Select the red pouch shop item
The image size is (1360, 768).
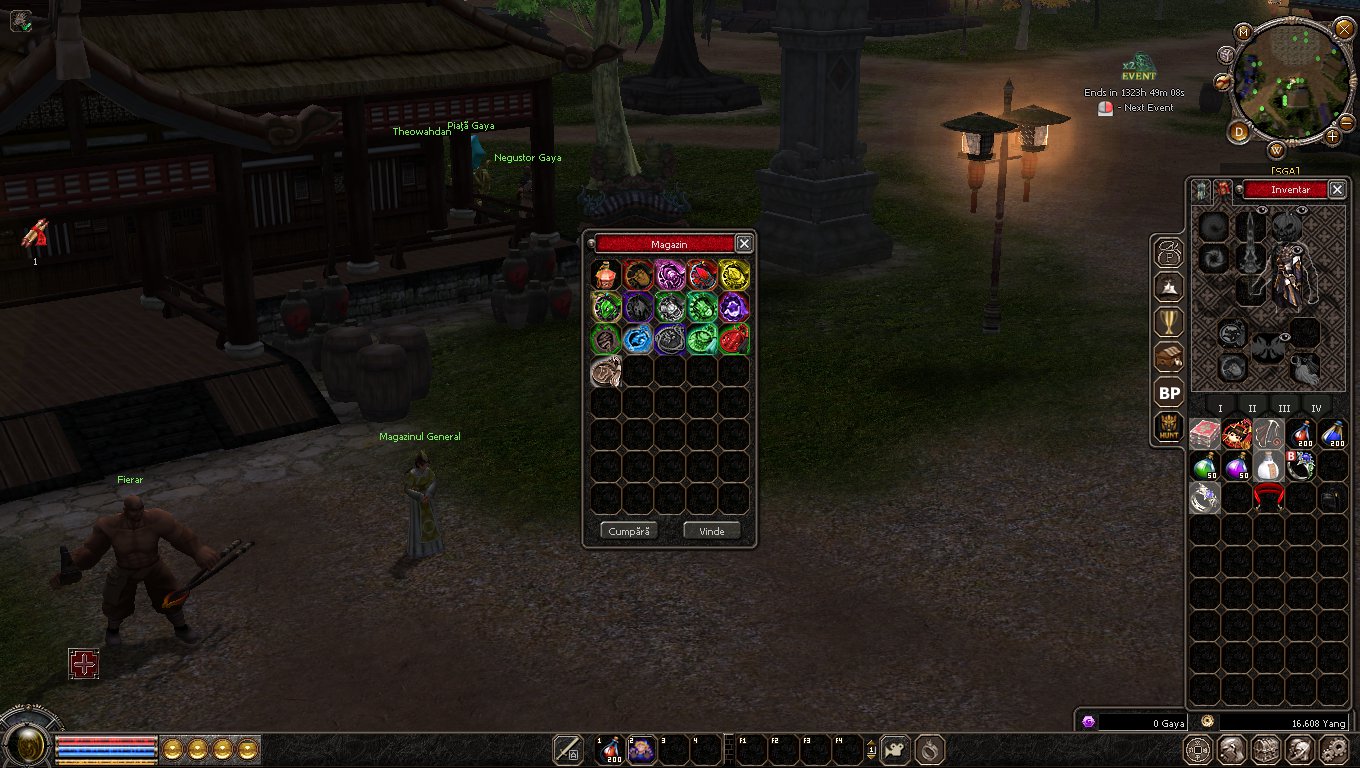pos(734,339)
